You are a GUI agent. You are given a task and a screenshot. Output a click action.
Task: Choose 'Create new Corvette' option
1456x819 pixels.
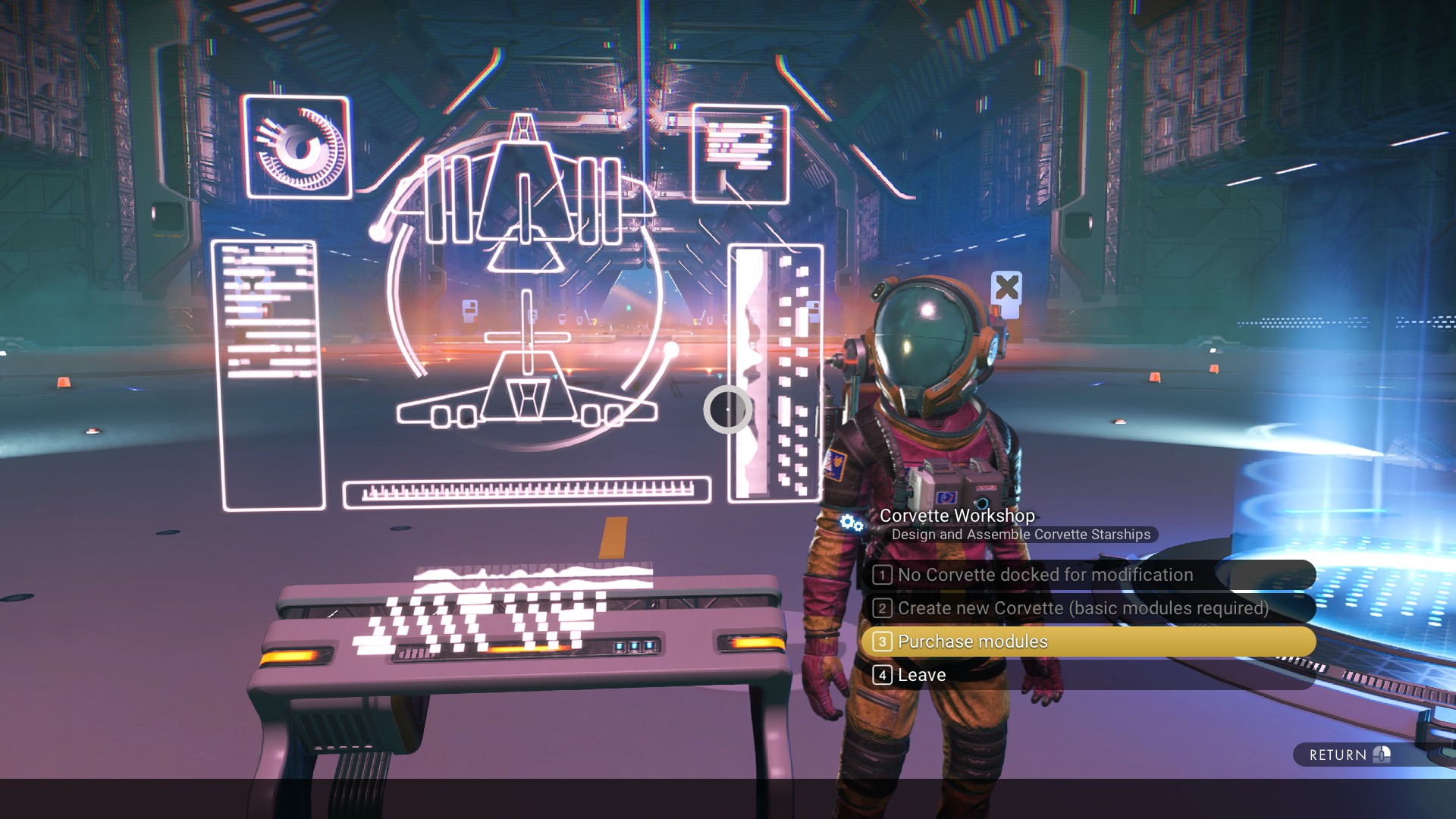(x=1083, y=608)
